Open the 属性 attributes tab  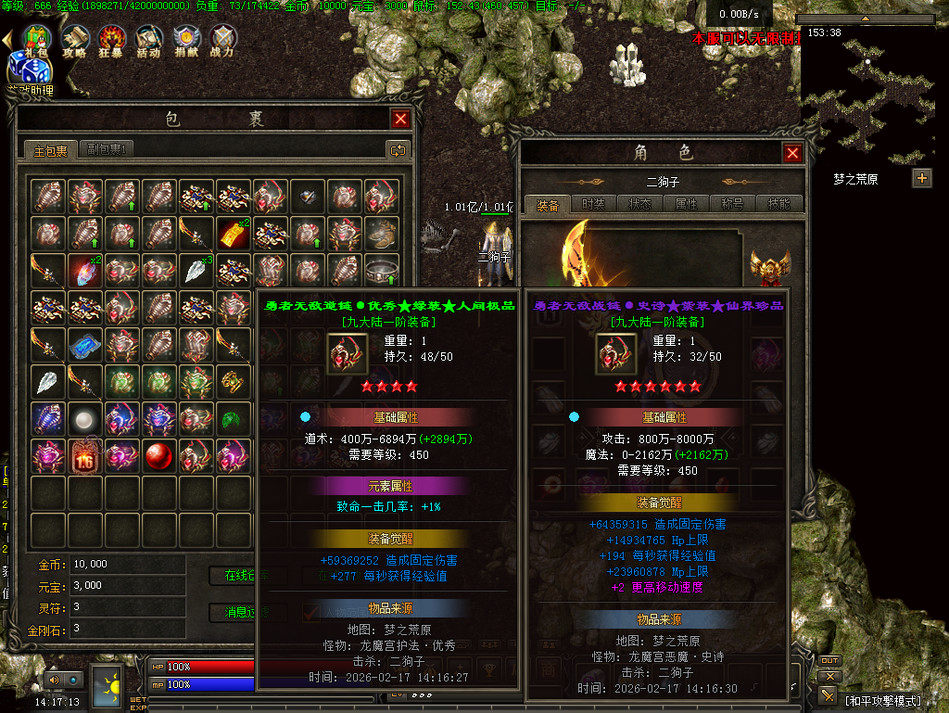point(686,203)
